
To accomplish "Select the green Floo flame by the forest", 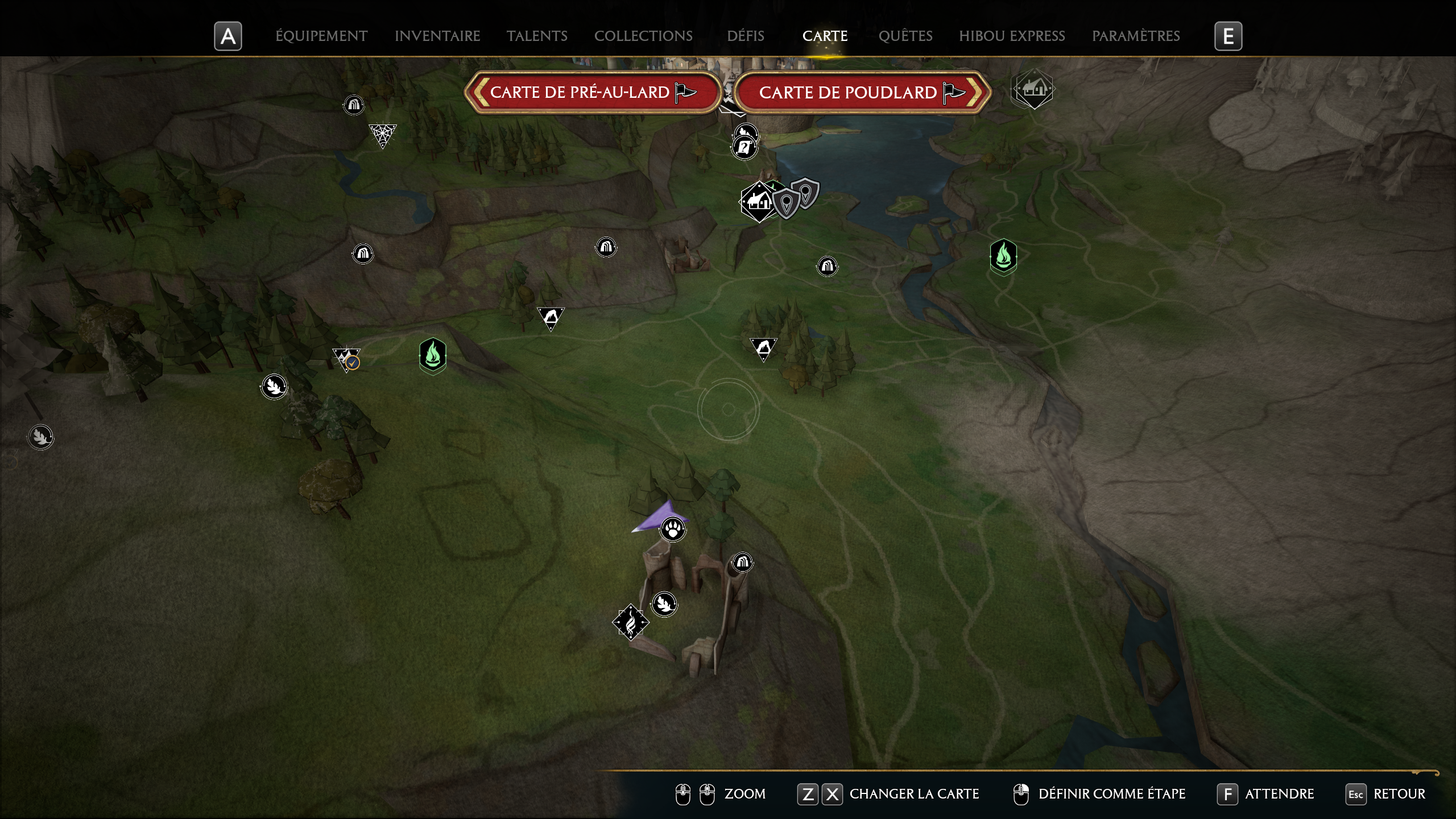I will 432,355.
